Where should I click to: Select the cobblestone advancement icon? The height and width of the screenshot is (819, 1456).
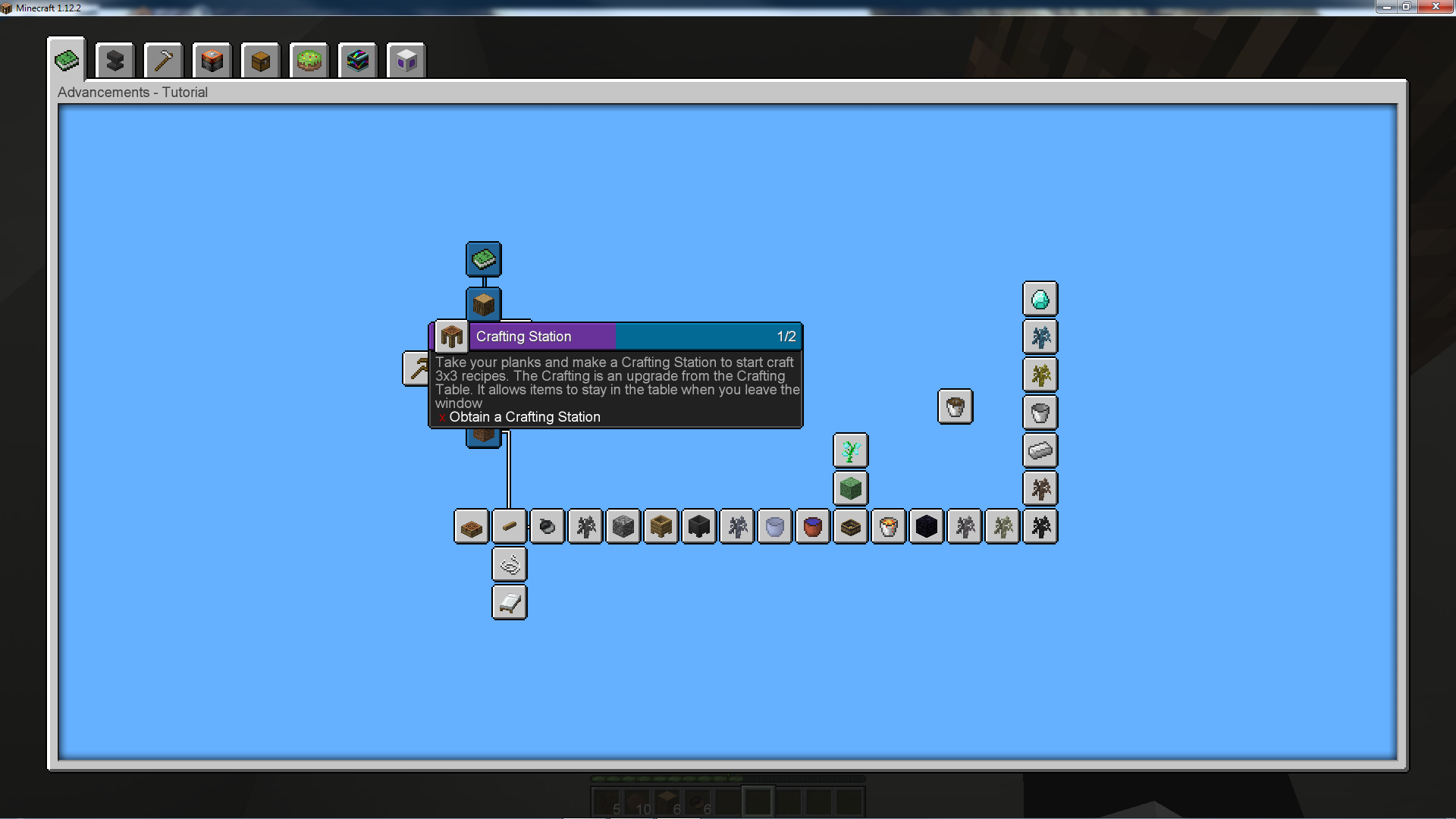[623, 526]
